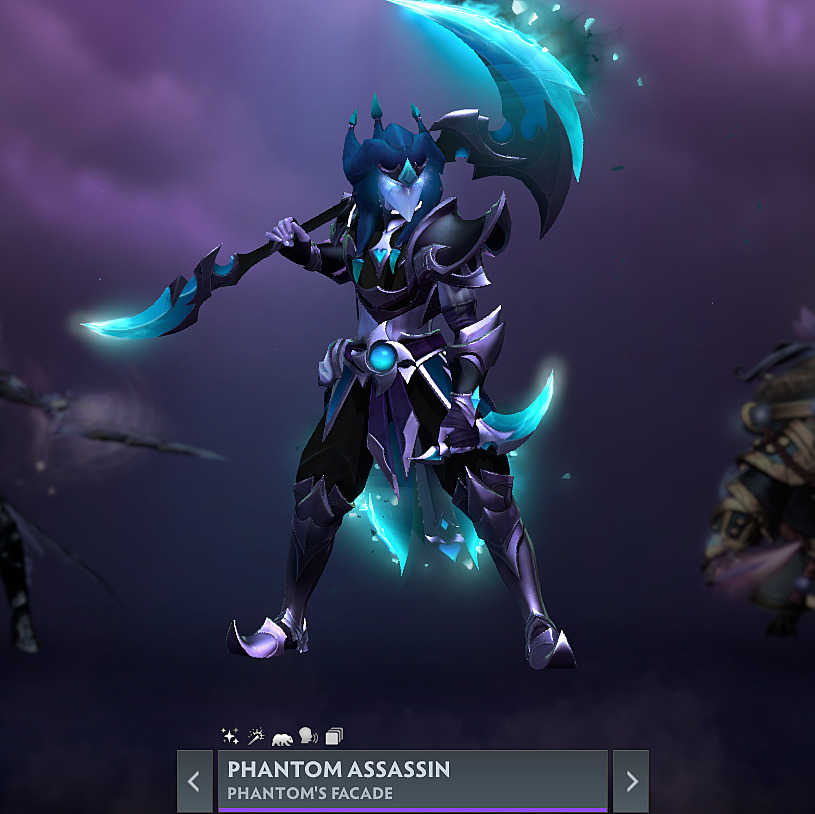Image resolution: width=815 pixels, height=814 pixels.
Task: Click the sparkles effects icon
Action: point(230,737)
